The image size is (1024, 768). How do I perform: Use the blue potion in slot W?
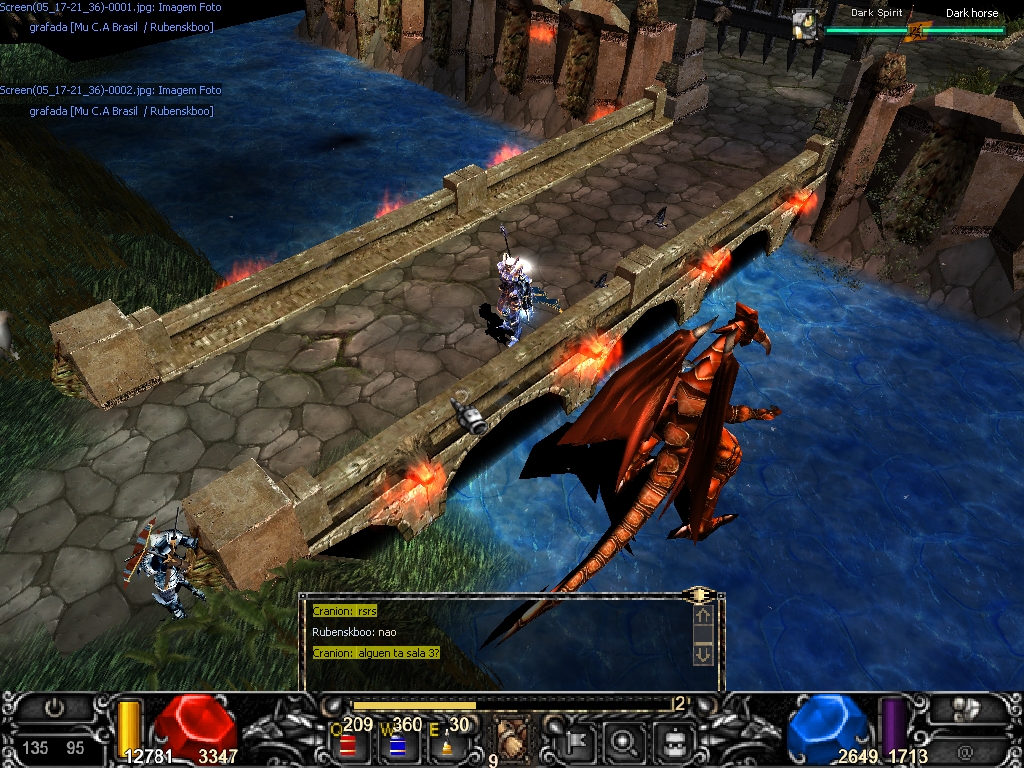tap(397, 744)
